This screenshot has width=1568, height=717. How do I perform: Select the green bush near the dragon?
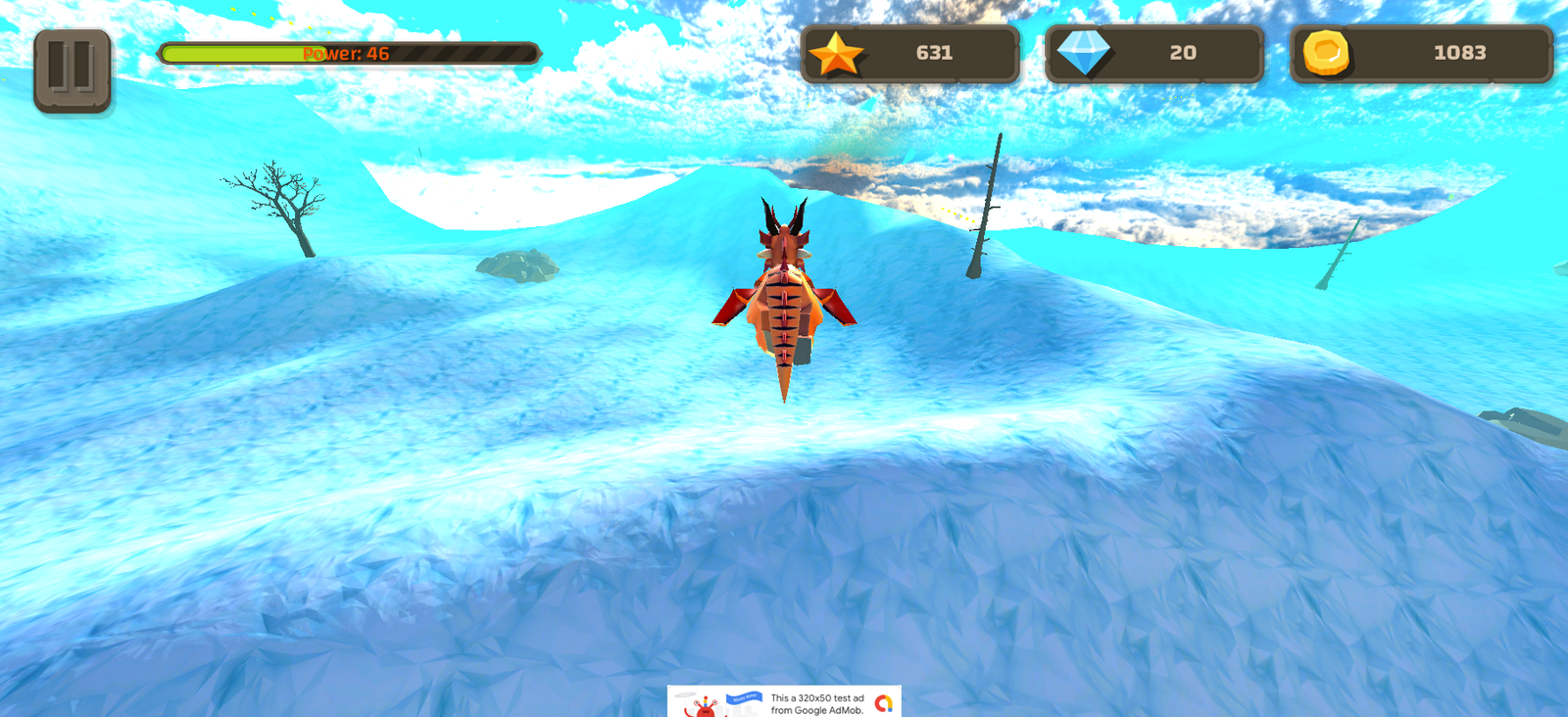click(x=519, y=264)
